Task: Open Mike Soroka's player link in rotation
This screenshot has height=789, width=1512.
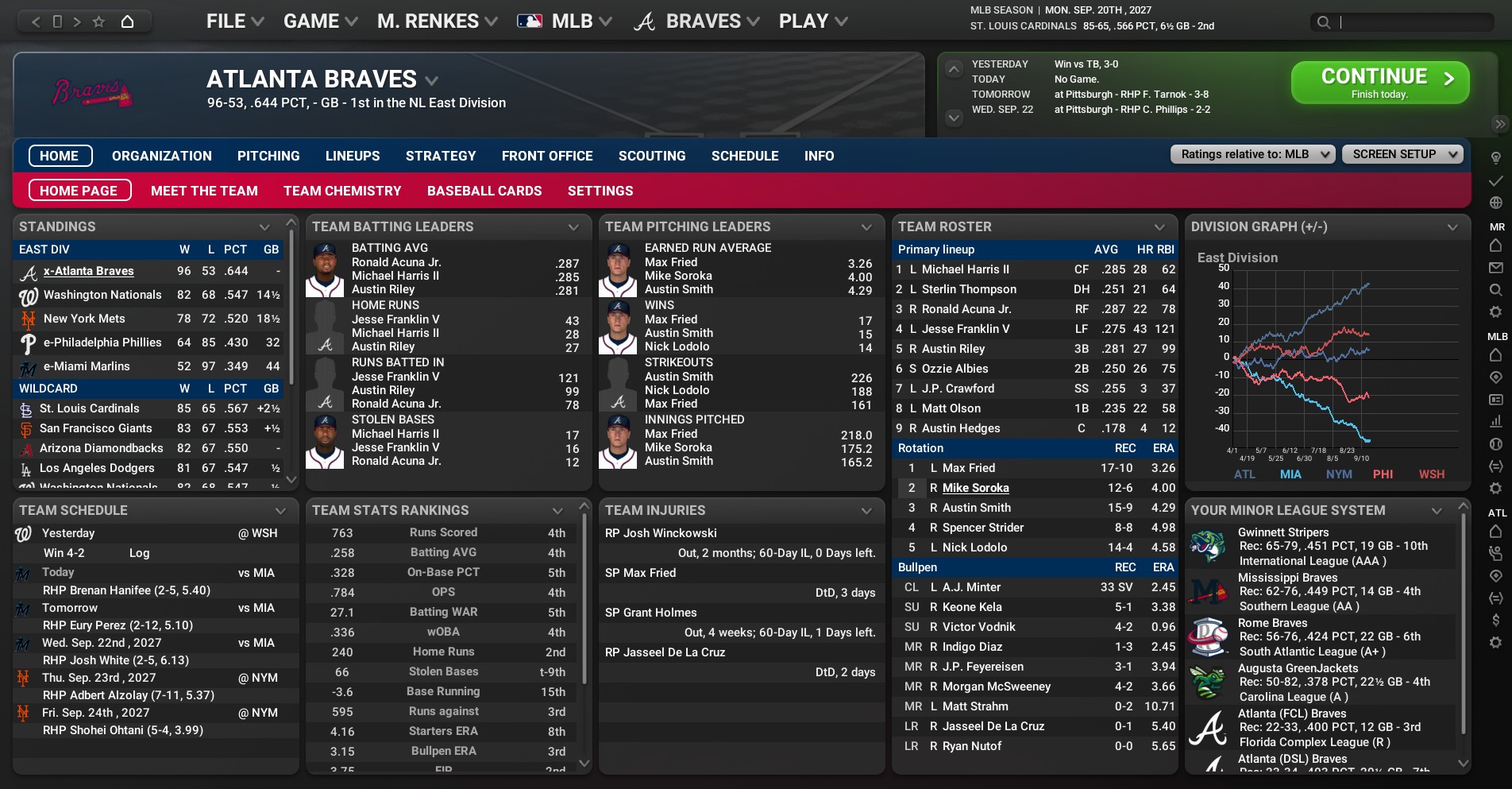Action: [x=975, y=488]
